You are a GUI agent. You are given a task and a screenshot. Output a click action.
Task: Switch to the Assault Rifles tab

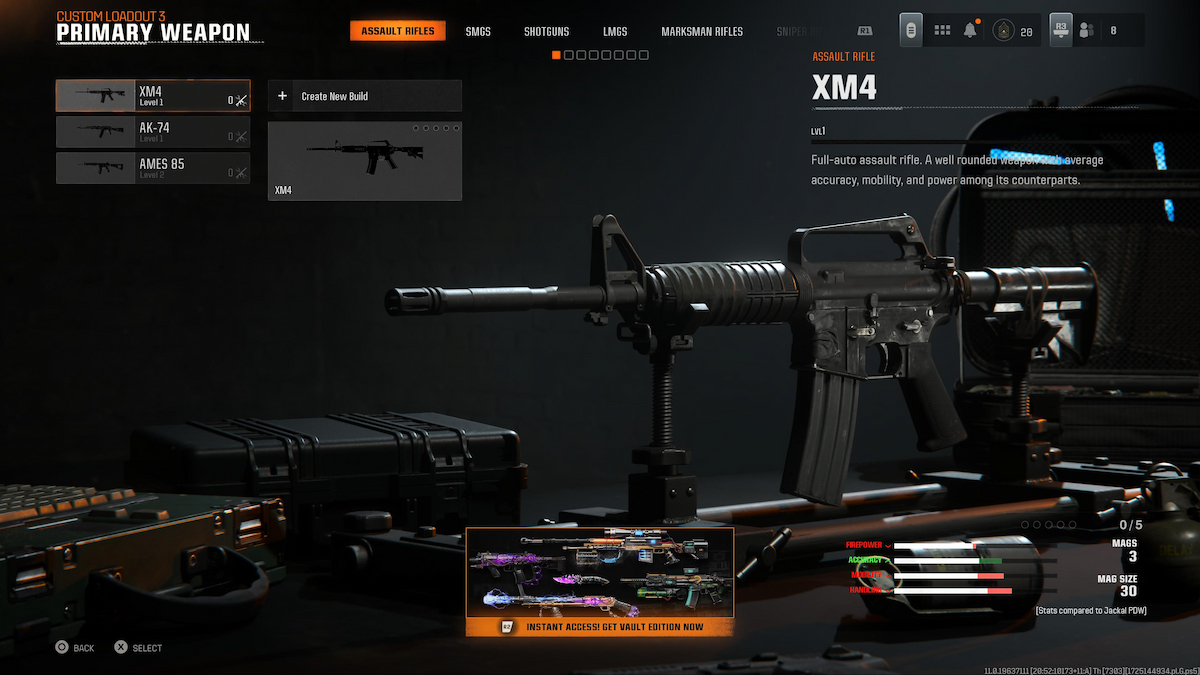tap(398, 31)
